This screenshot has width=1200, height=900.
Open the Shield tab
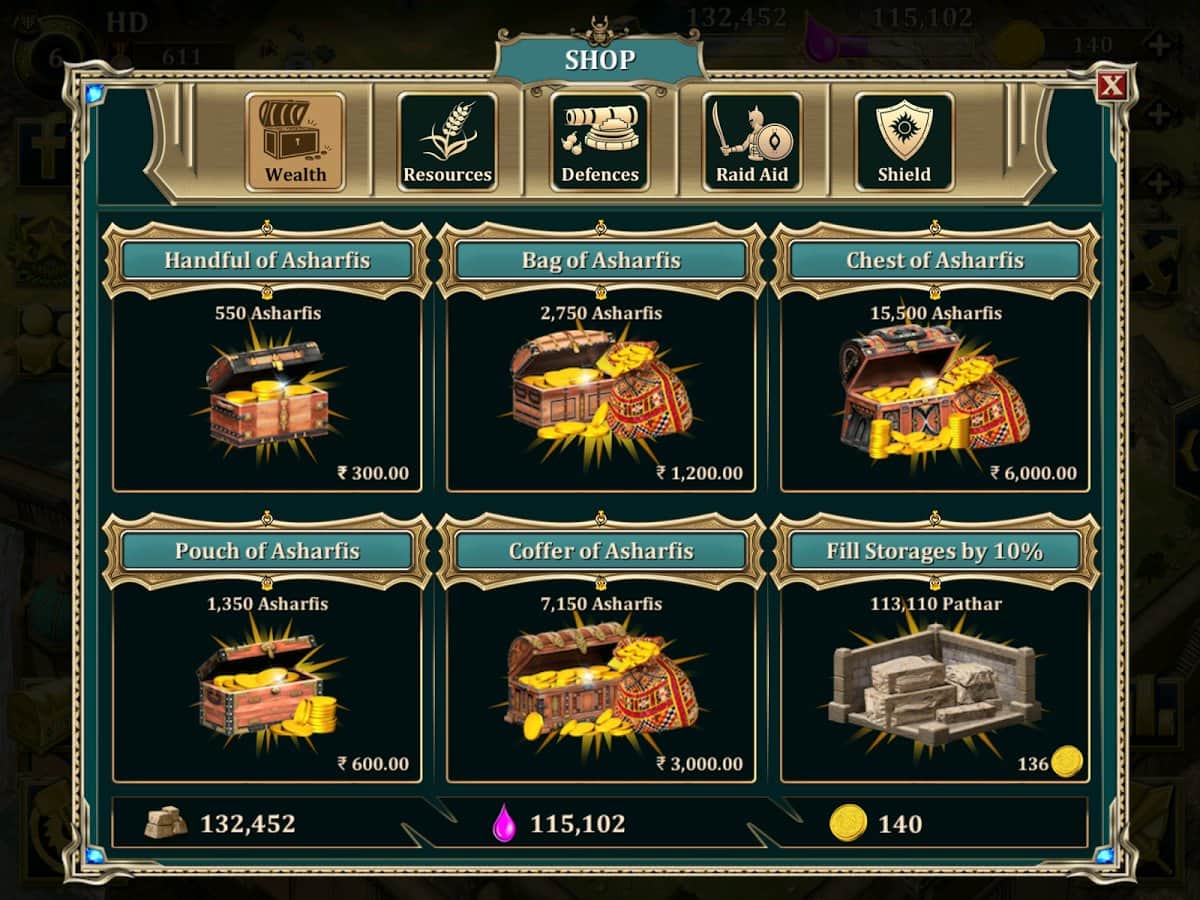coord(903,142)
